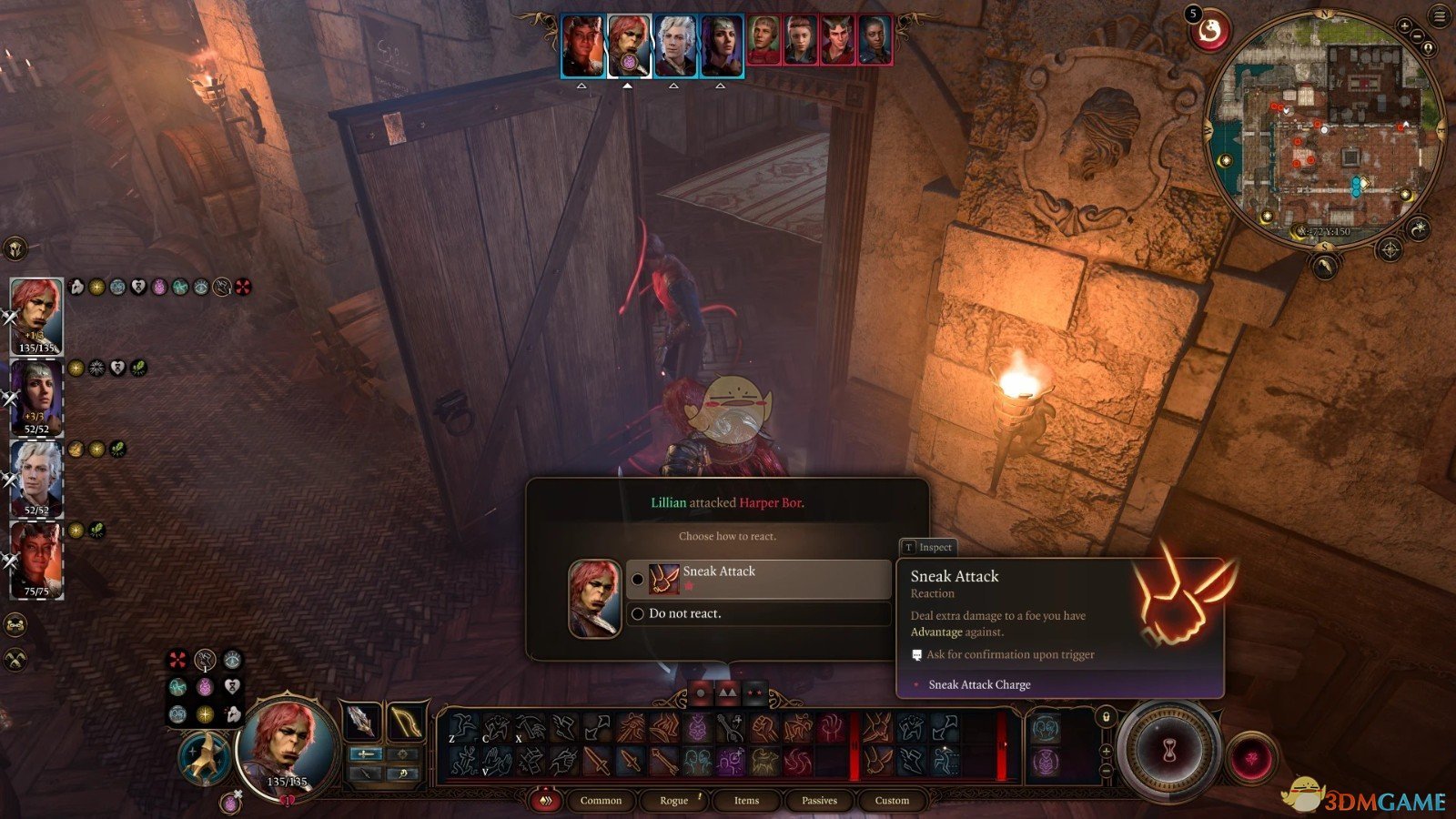Open the Items hotbar tab
The image size is (1456, 819).
tap(746, 801)
